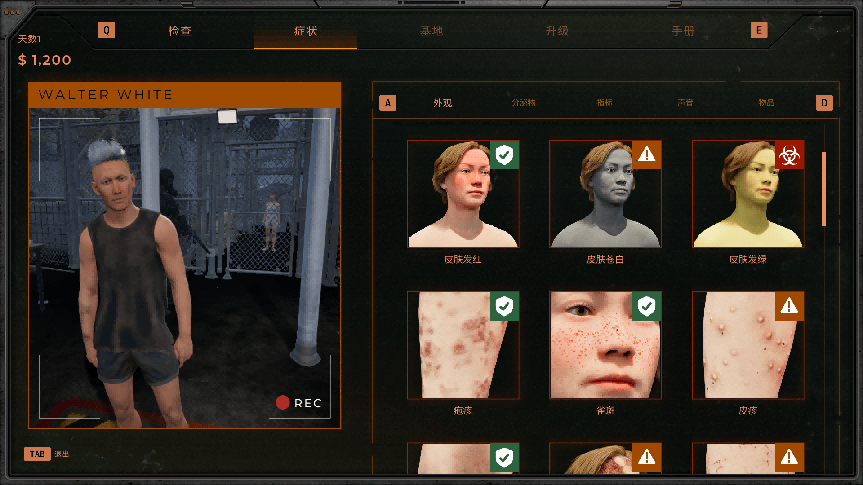Select the blotchy red arm rash tile

click(463, 345)
